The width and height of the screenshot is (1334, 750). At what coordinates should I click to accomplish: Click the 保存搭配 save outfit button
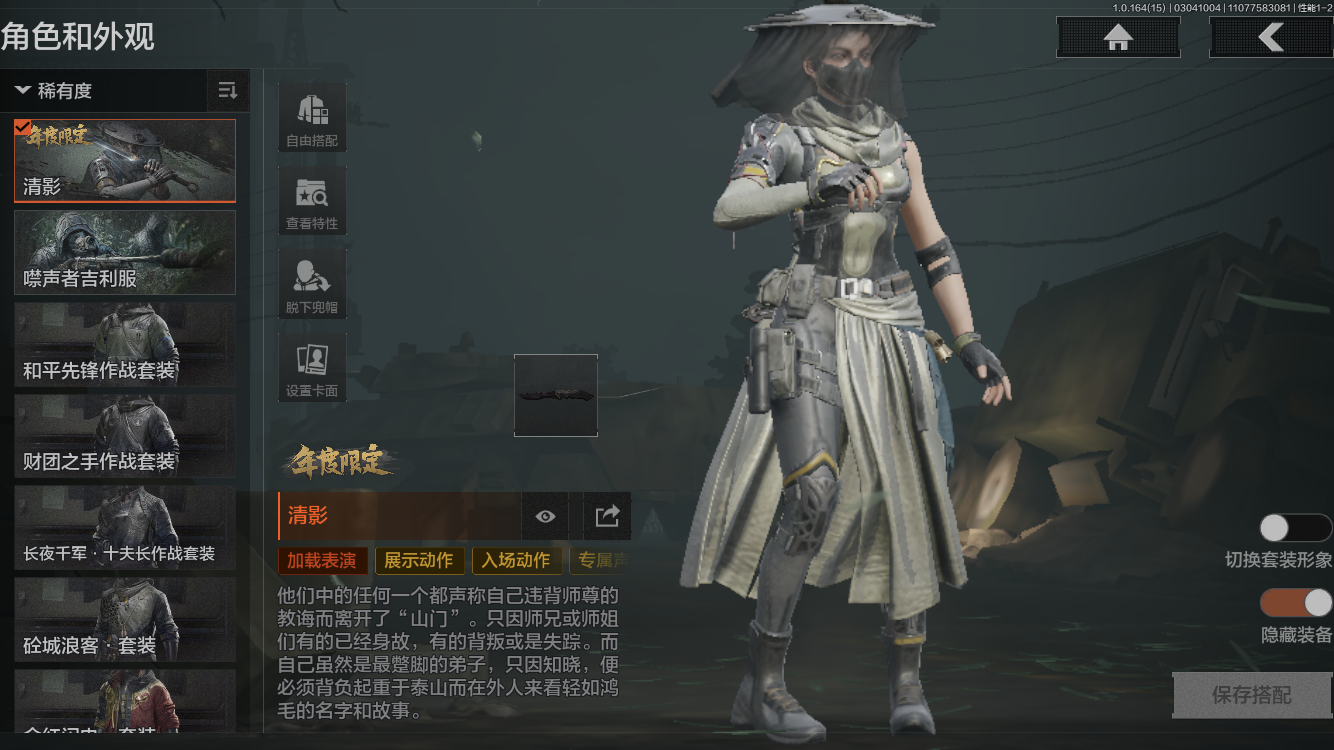click(1251, 694)
